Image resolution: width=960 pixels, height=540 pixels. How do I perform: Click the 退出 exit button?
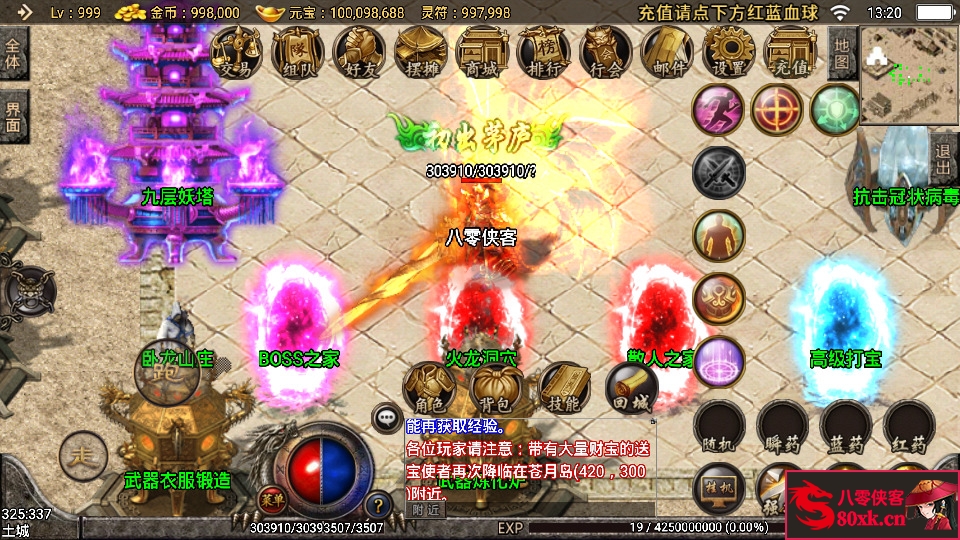click(943, 159)
